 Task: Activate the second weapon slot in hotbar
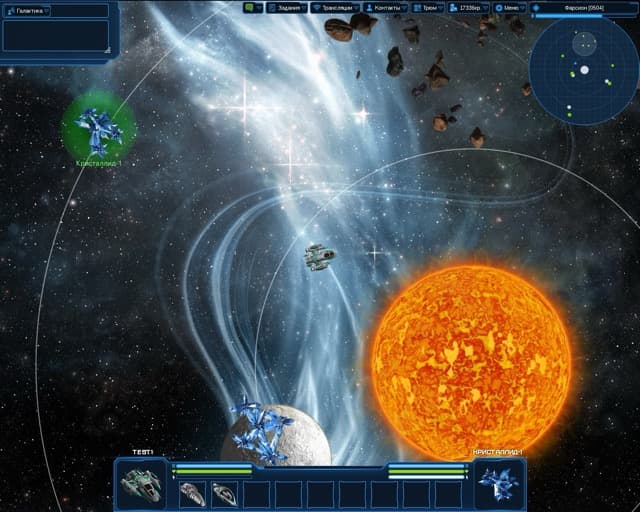click(x=225, y=493)
